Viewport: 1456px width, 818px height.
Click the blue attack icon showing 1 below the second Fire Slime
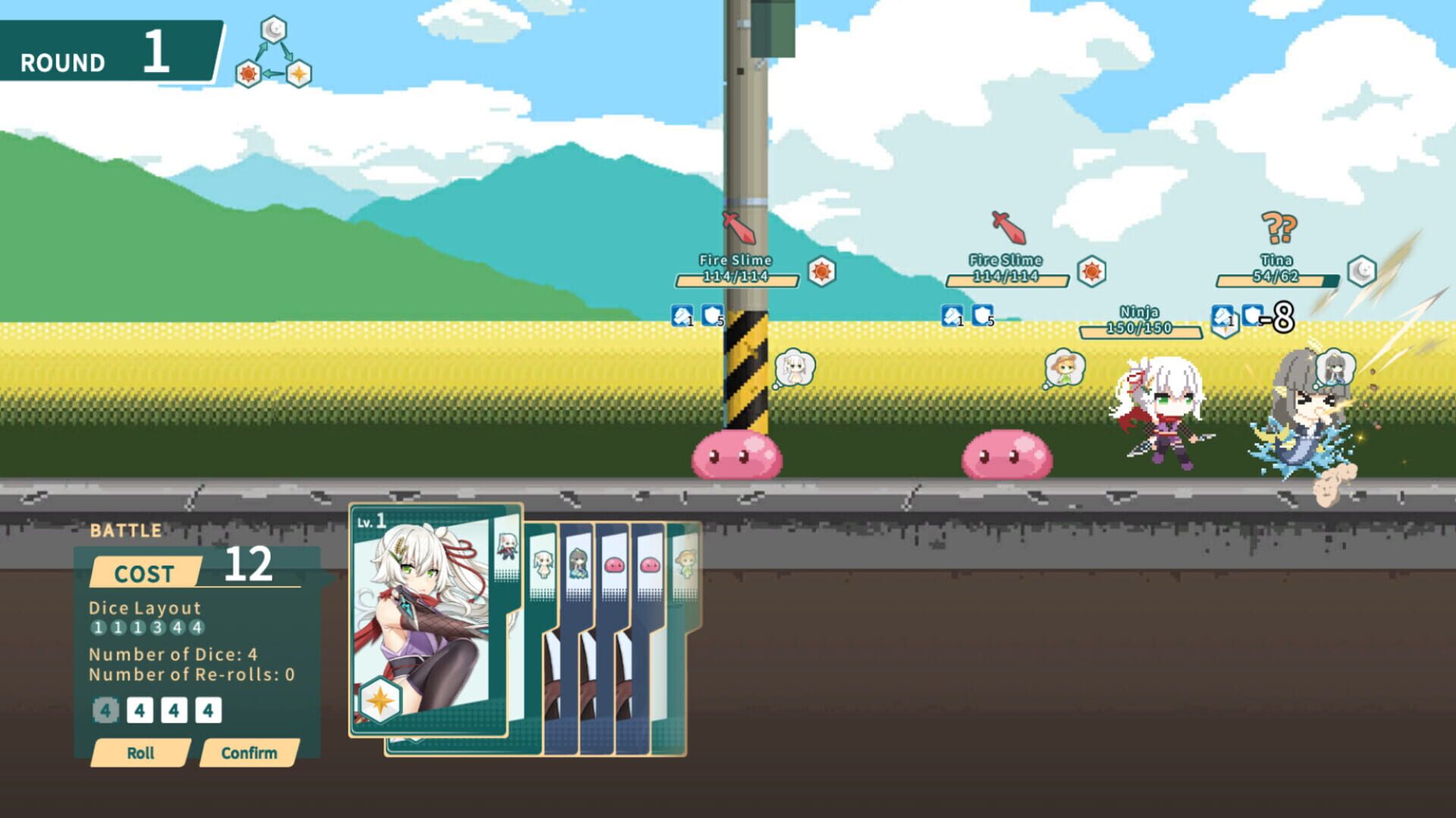952,315
